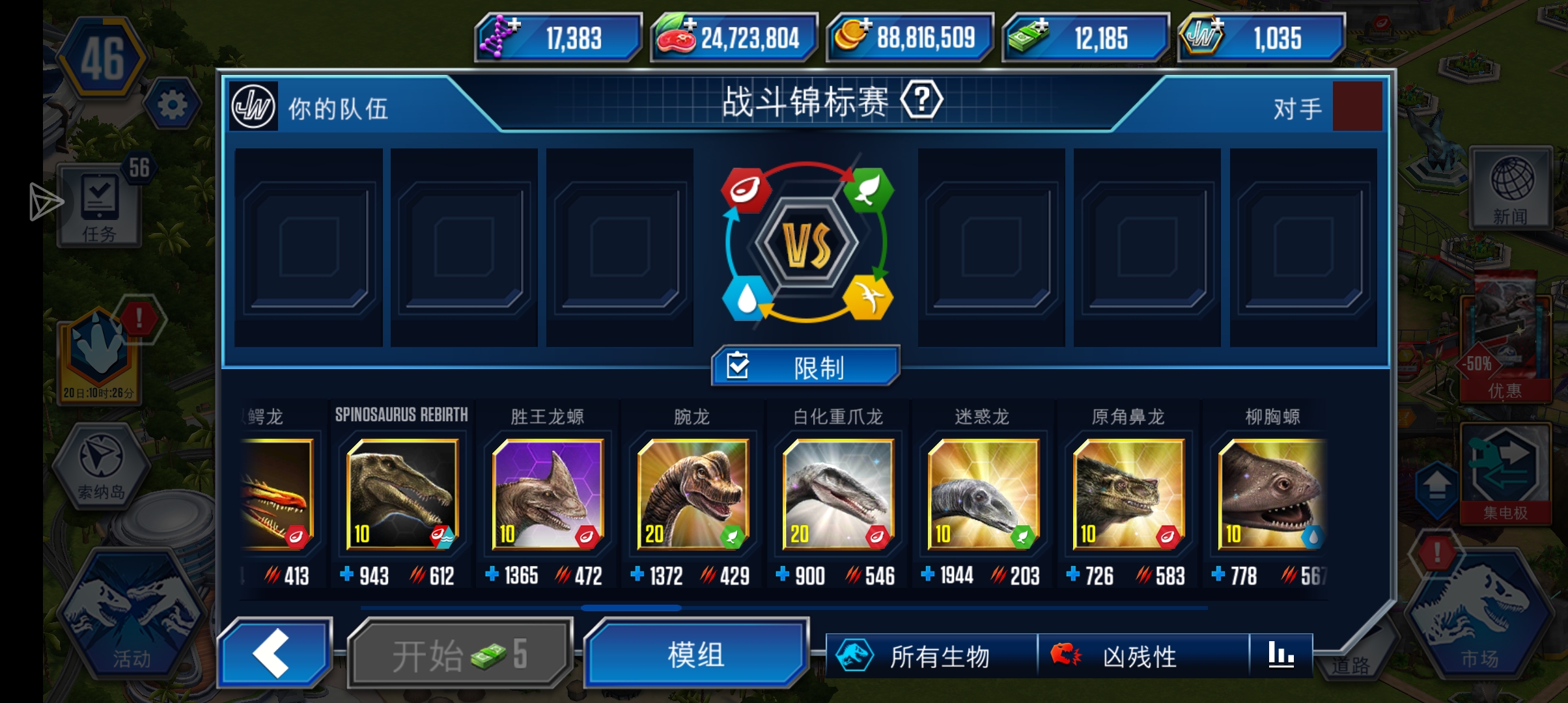
Task: Open the 限制 restrictions panel
Action: 804,366
